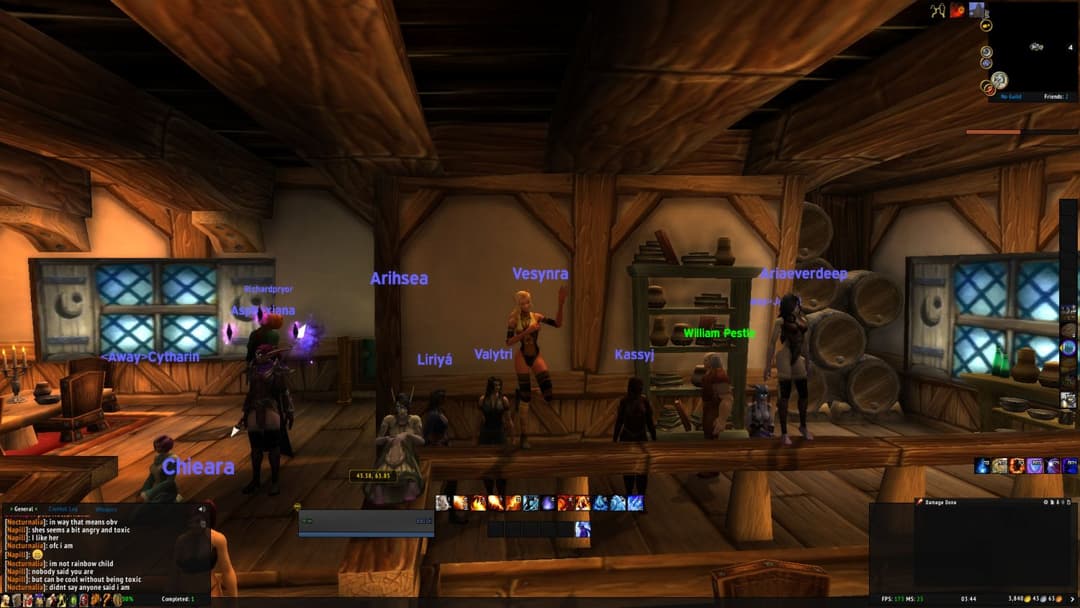Open the Combat Log chat tab
The height and width of the screenshot is (608, 1080).
[62, 509]
